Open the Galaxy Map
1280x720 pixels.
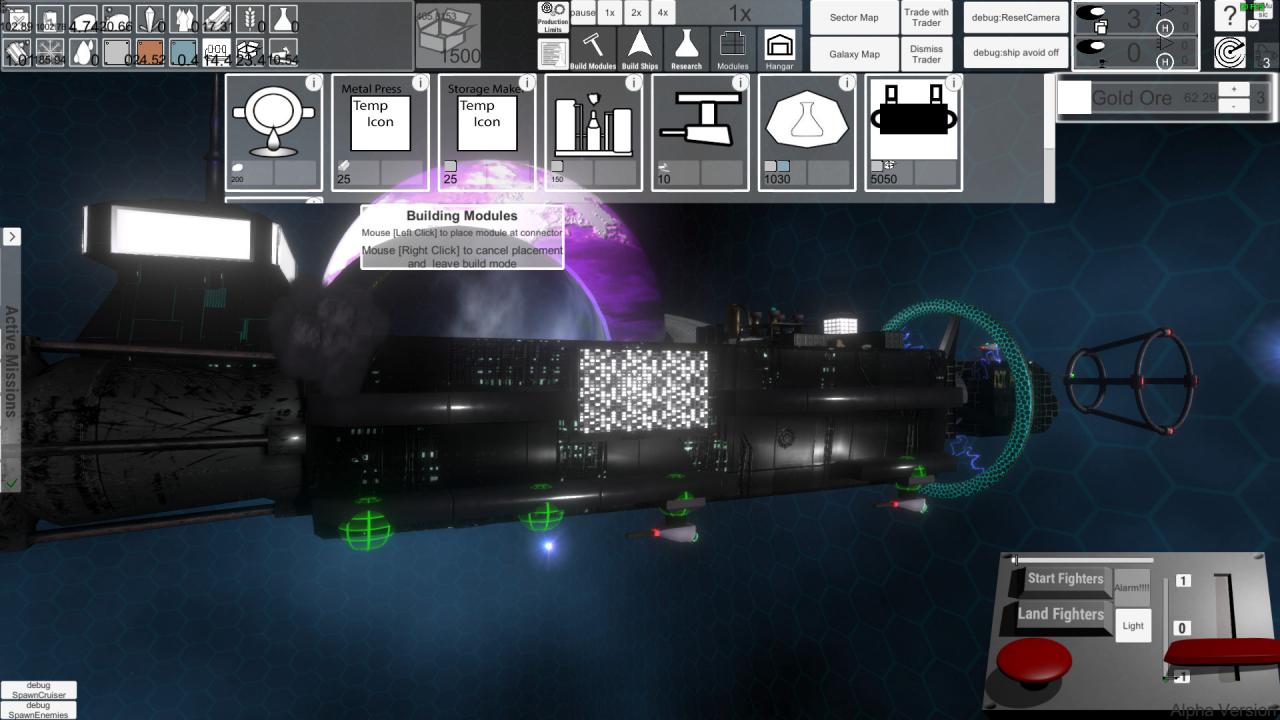(854, 54)
